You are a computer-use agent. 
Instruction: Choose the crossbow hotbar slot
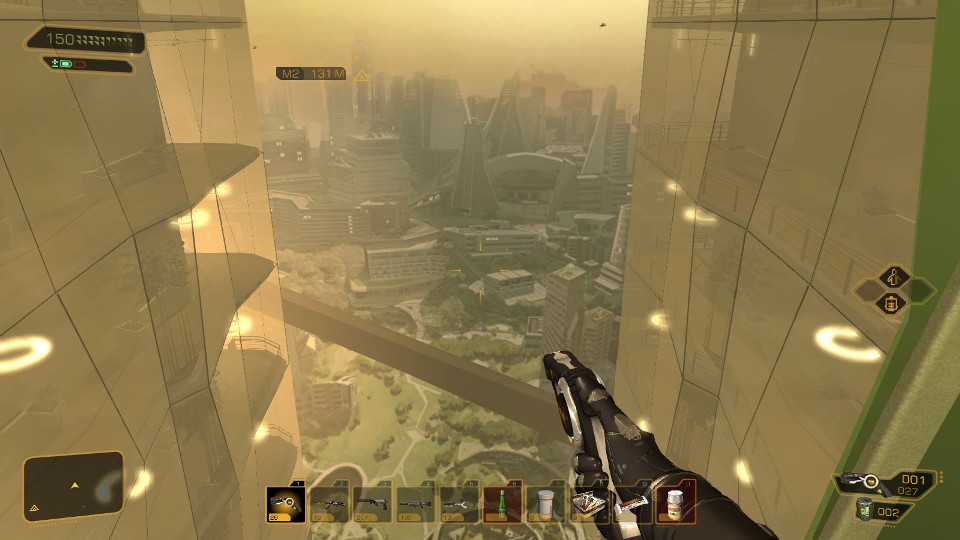(459, 504)
